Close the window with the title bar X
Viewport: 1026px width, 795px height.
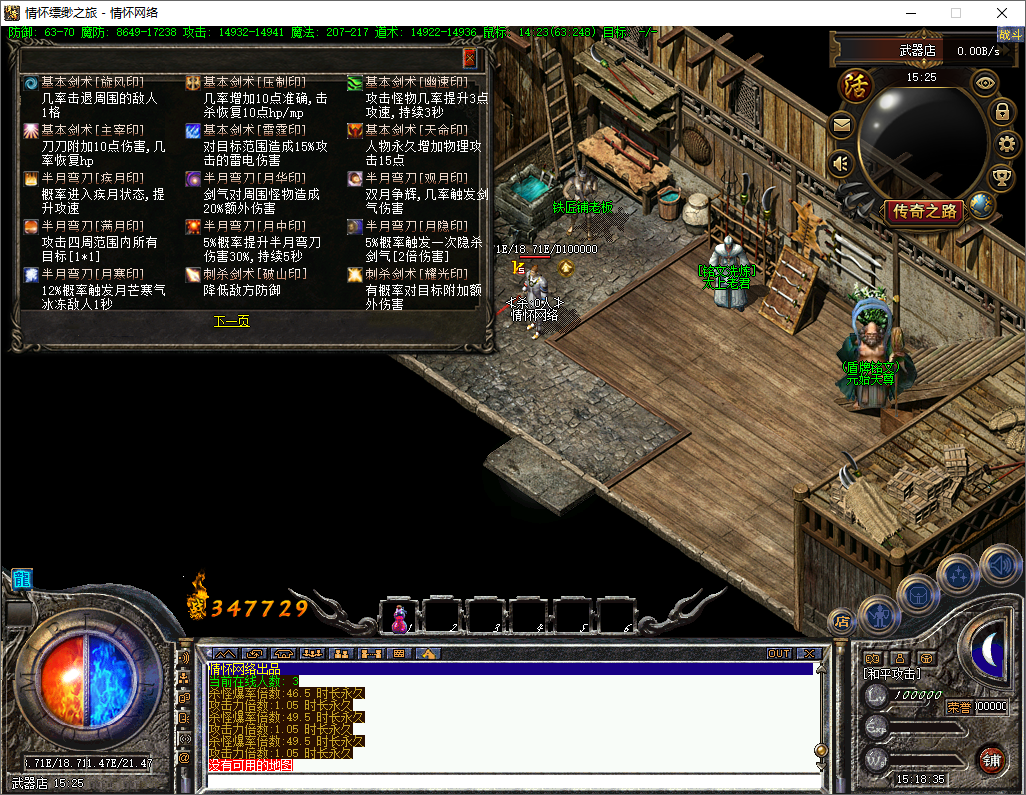pyautogui.click(x=1002, y=13)
